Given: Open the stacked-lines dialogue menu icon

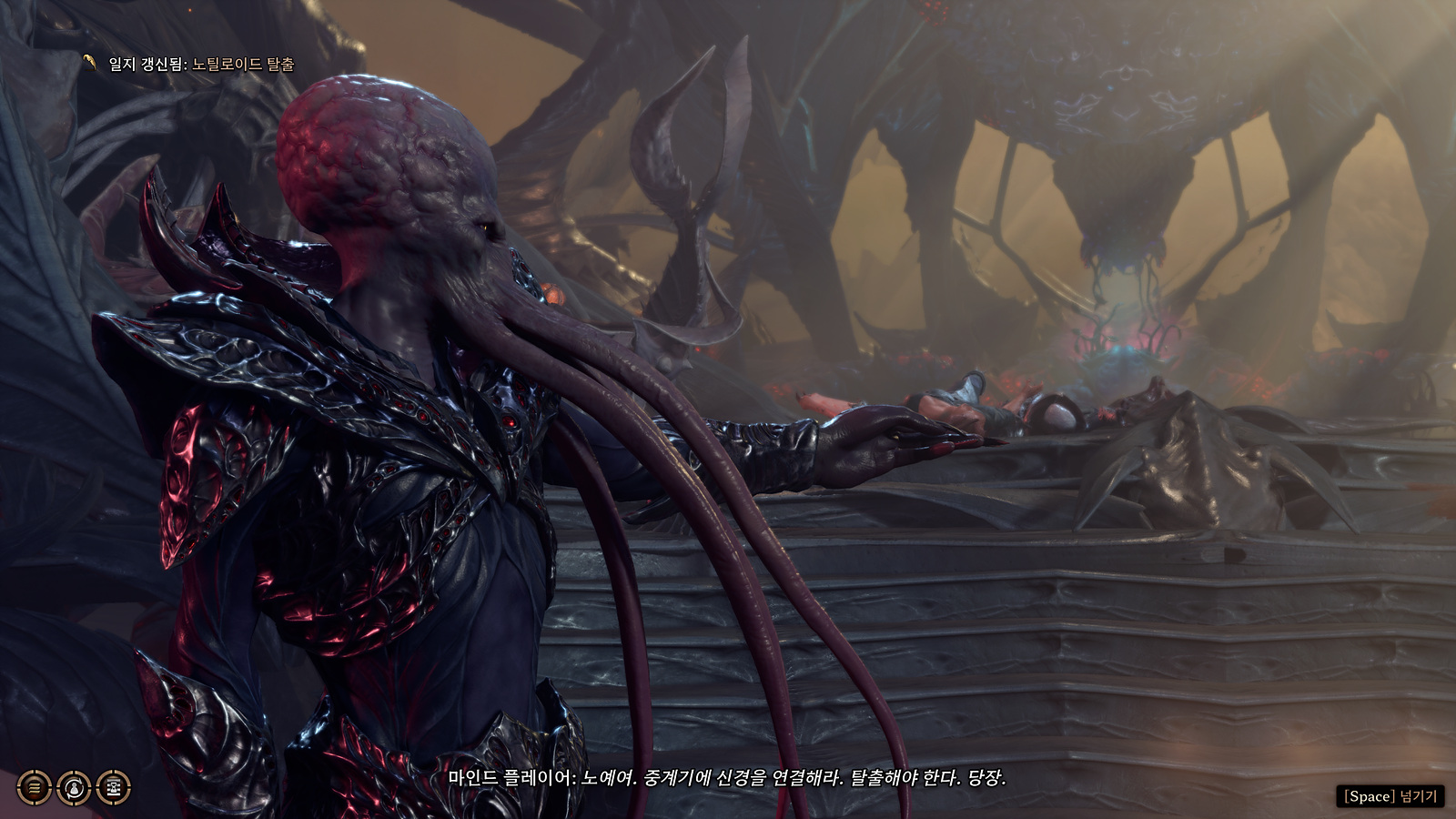Looking at the screenshot, I should tap(35, 787).
